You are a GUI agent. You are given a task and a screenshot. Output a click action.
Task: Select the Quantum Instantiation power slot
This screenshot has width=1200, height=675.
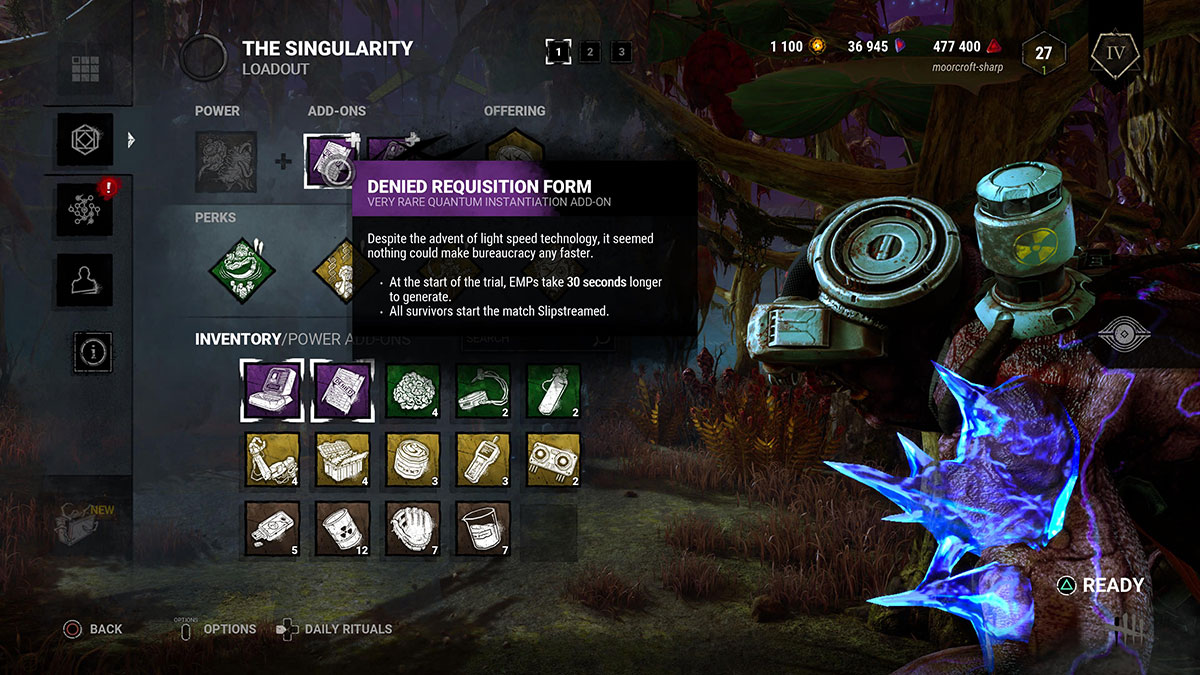click(x=226, y=161)
